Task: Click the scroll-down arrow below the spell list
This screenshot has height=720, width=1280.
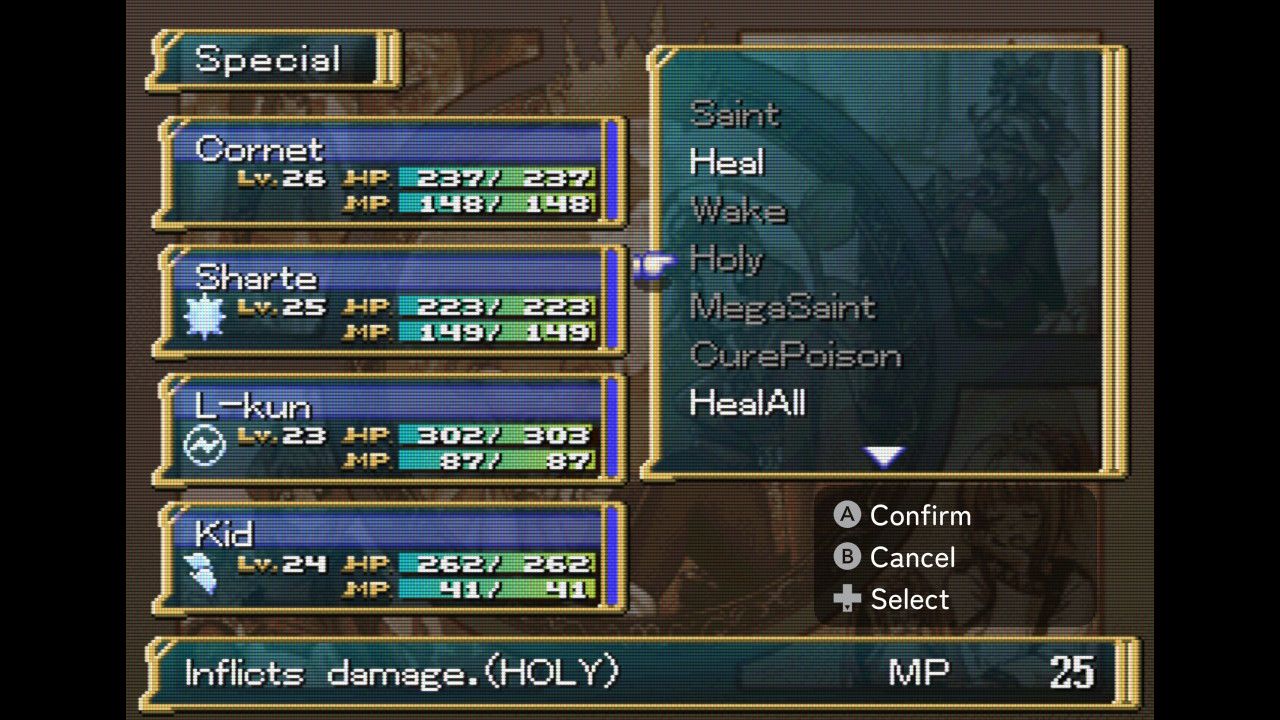Action: pos(884,456)
